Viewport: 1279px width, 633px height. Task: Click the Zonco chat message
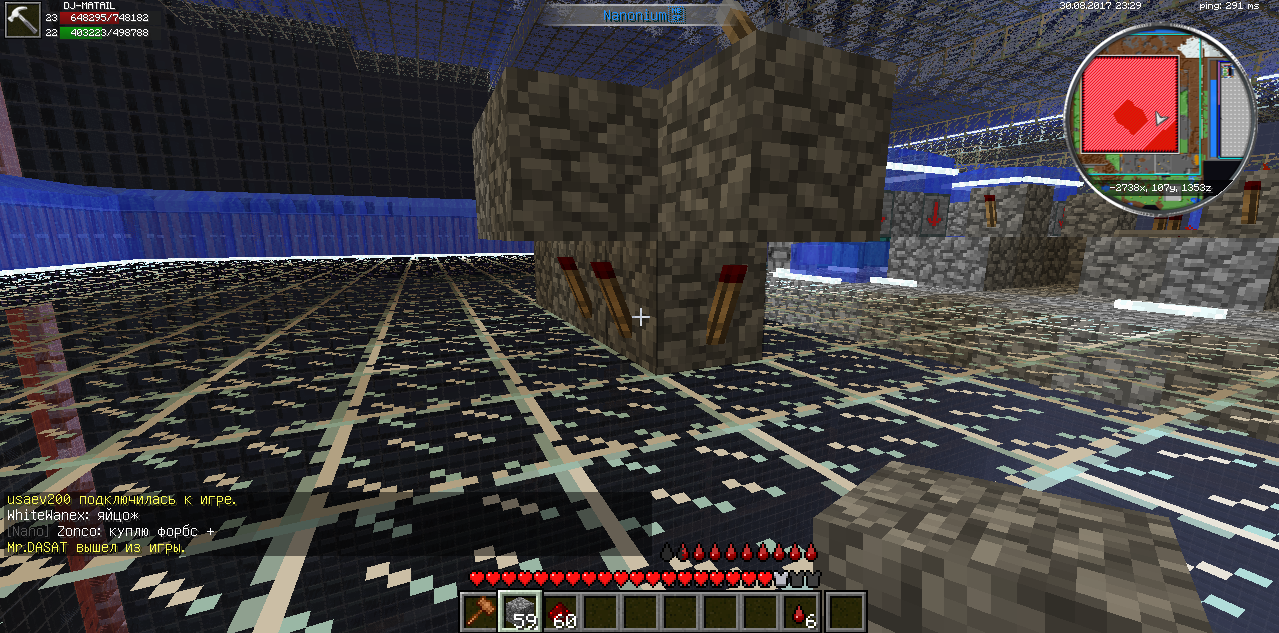click(111, 531)
